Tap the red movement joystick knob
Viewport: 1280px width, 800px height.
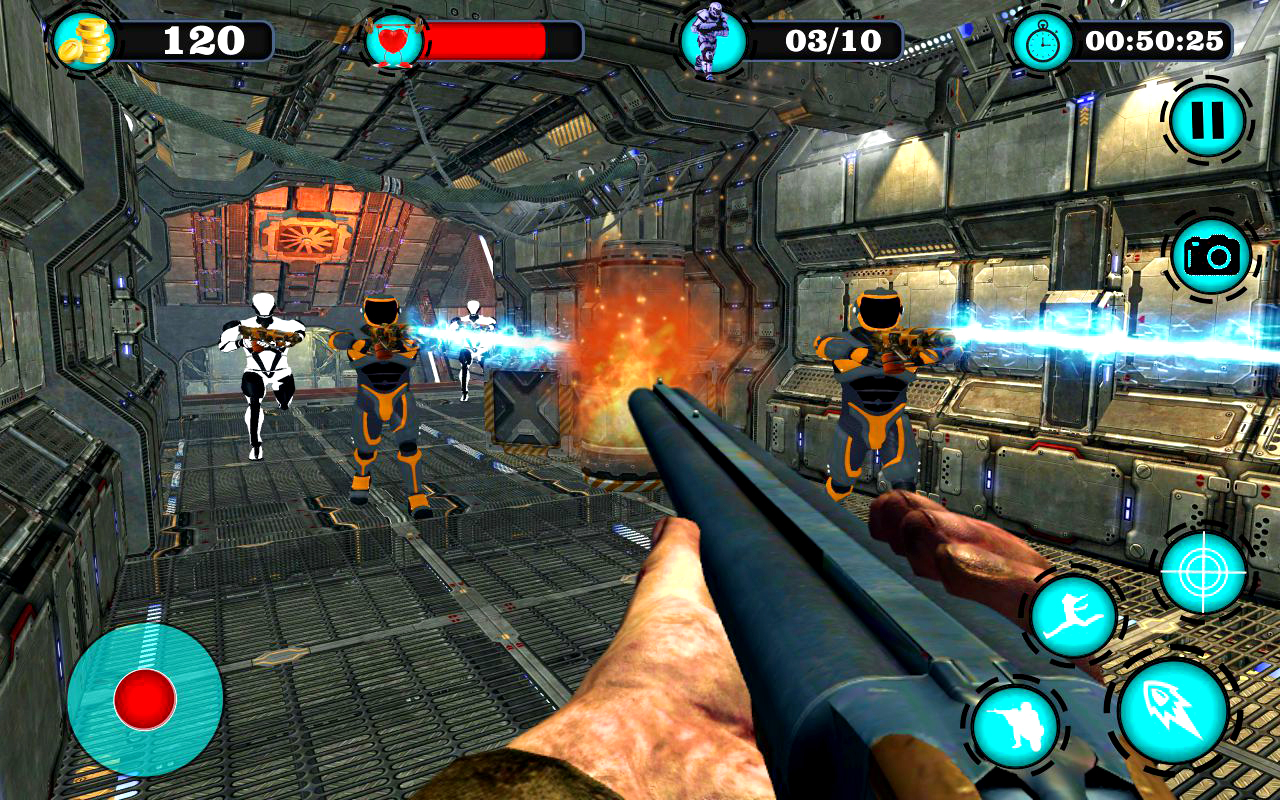coord(145,699)
